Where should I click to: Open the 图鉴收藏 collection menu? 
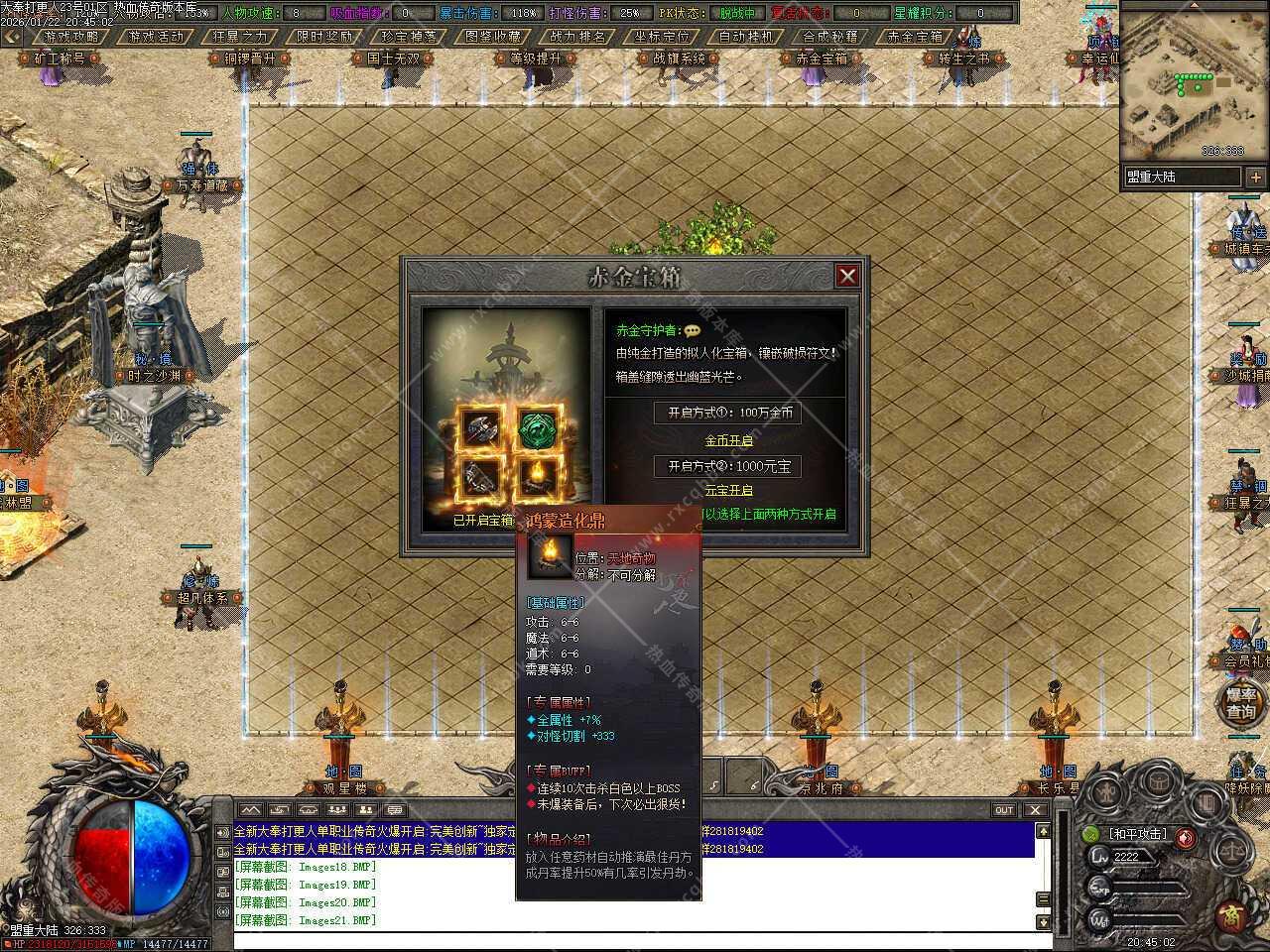[493, 37]
